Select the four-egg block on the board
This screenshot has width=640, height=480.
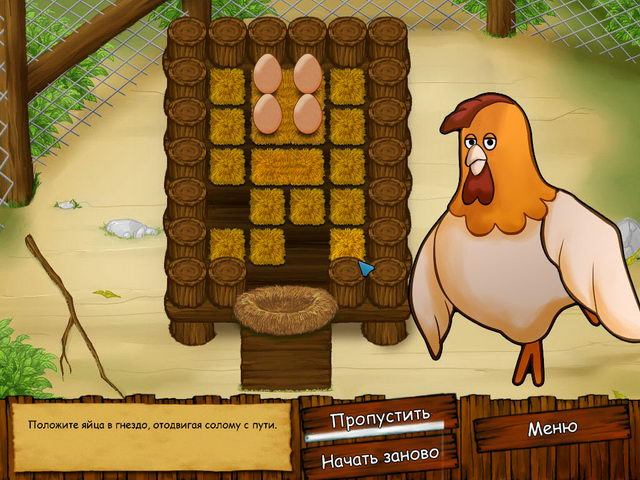287,93
